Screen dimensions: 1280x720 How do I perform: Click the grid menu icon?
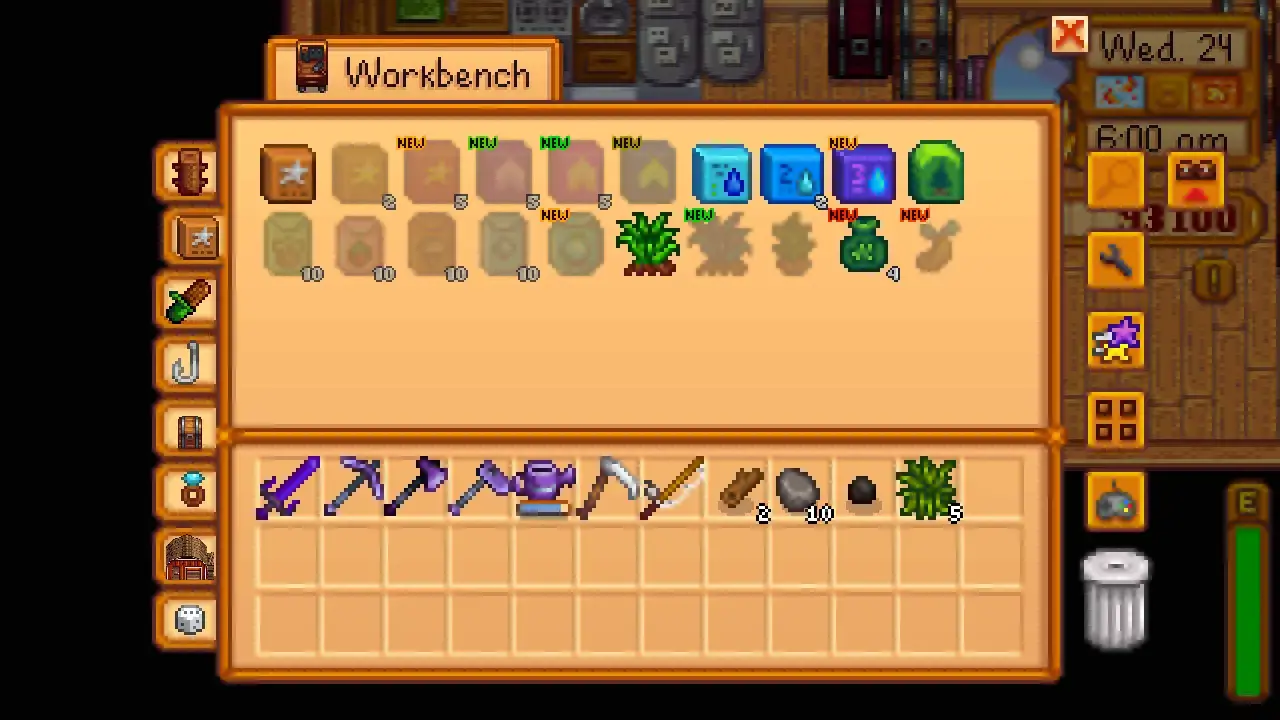(x=1117, y=420)
